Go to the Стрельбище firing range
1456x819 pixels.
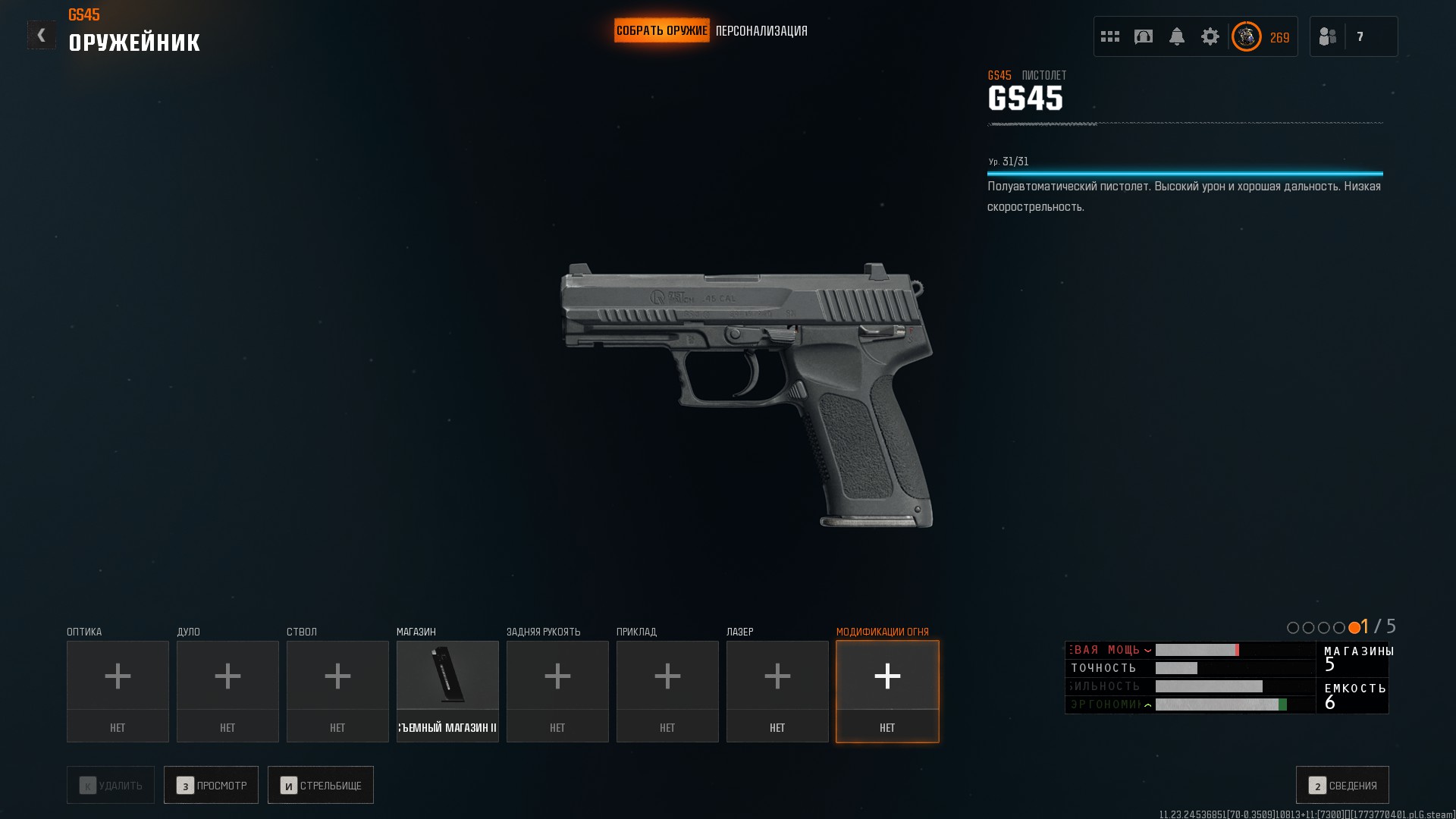coord(320,785)
